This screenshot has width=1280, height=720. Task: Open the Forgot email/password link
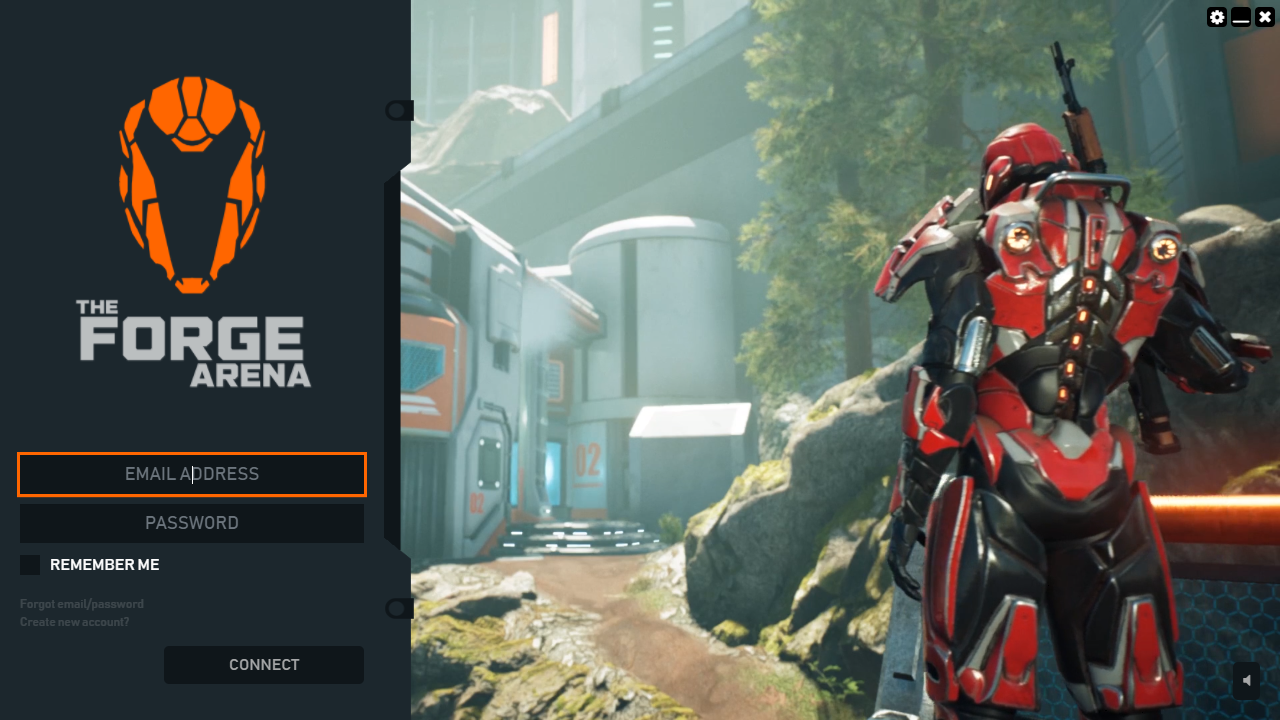81,604
